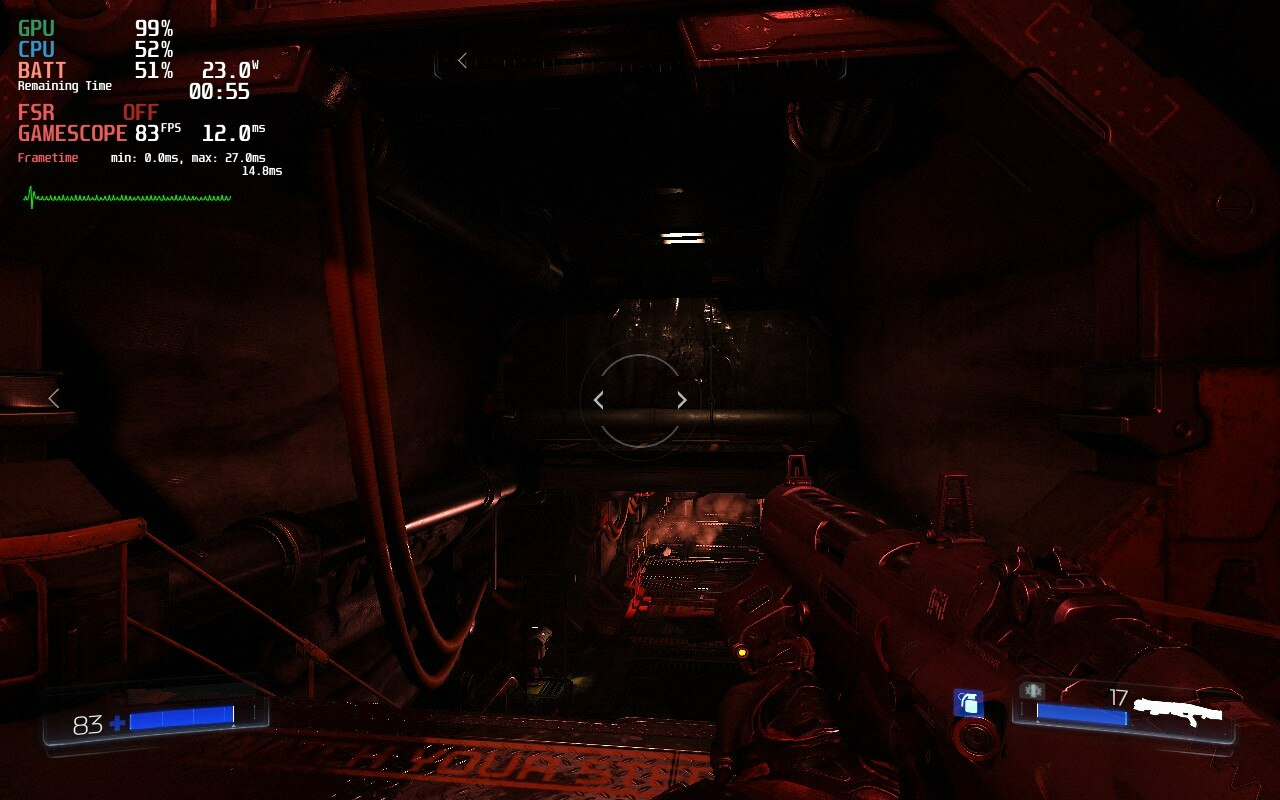Select the frag grenade equipment icon

tap(968, 704)
